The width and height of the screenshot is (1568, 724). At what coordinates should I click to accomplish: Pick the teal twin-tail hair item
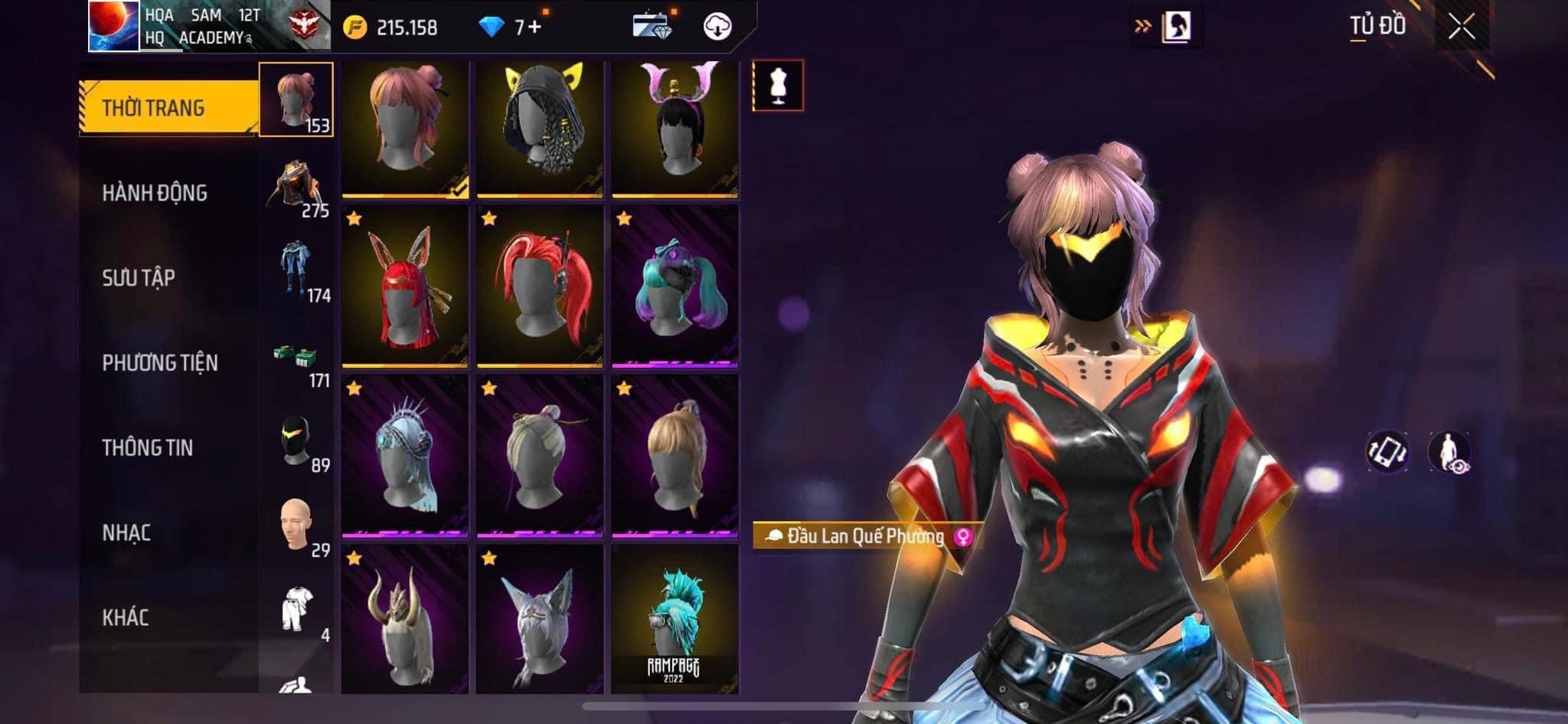(675, 287)
